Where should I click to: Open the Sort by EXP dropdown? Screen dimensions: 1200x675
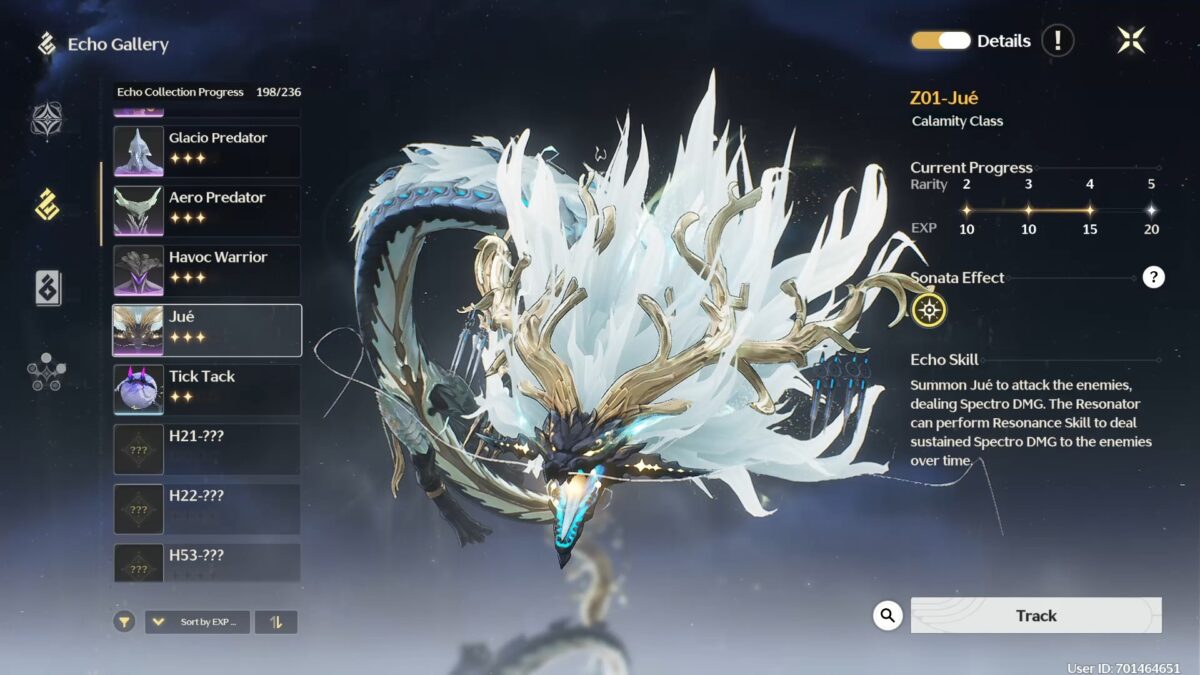(x=198, y=622)
